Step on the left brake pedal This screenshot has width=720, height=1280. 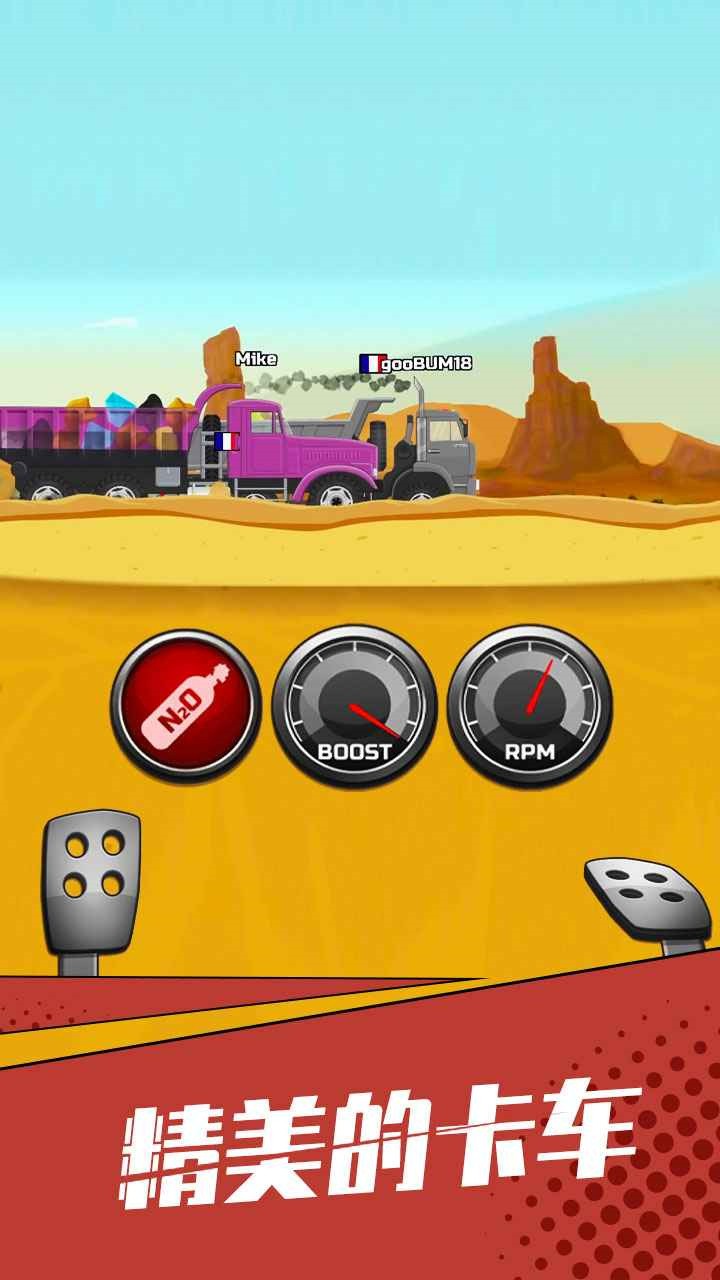90,869
